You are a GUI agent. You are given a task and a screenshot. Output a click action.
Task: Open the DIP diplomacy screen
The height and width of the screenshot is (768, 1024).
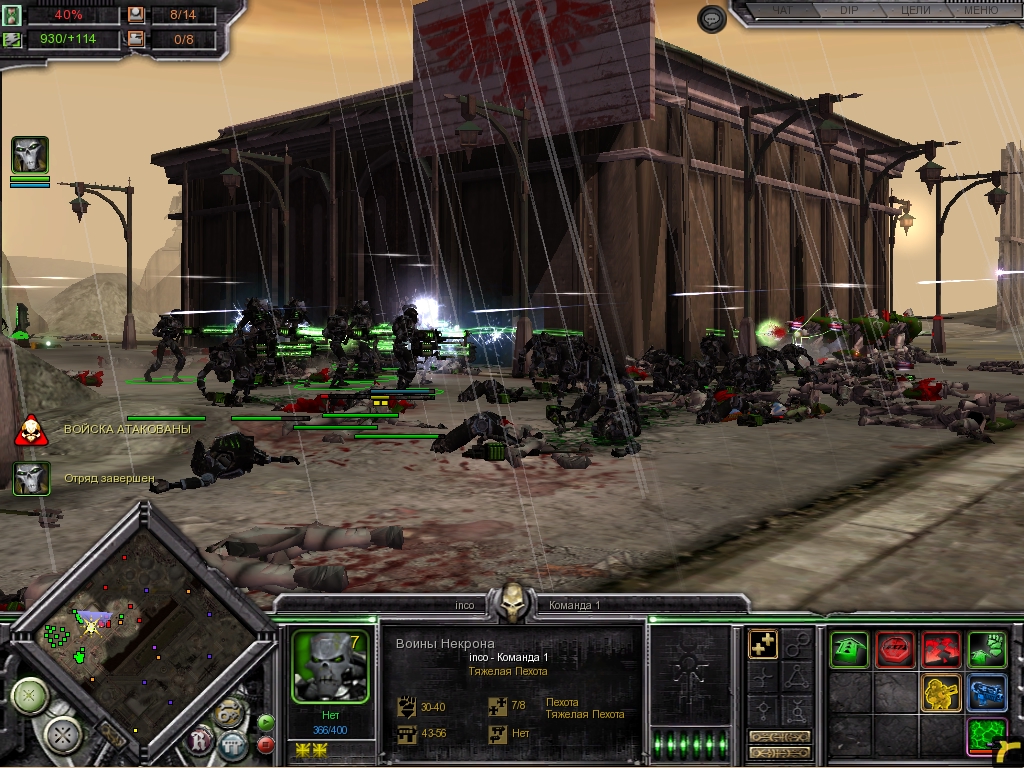[x=848, y=11]
